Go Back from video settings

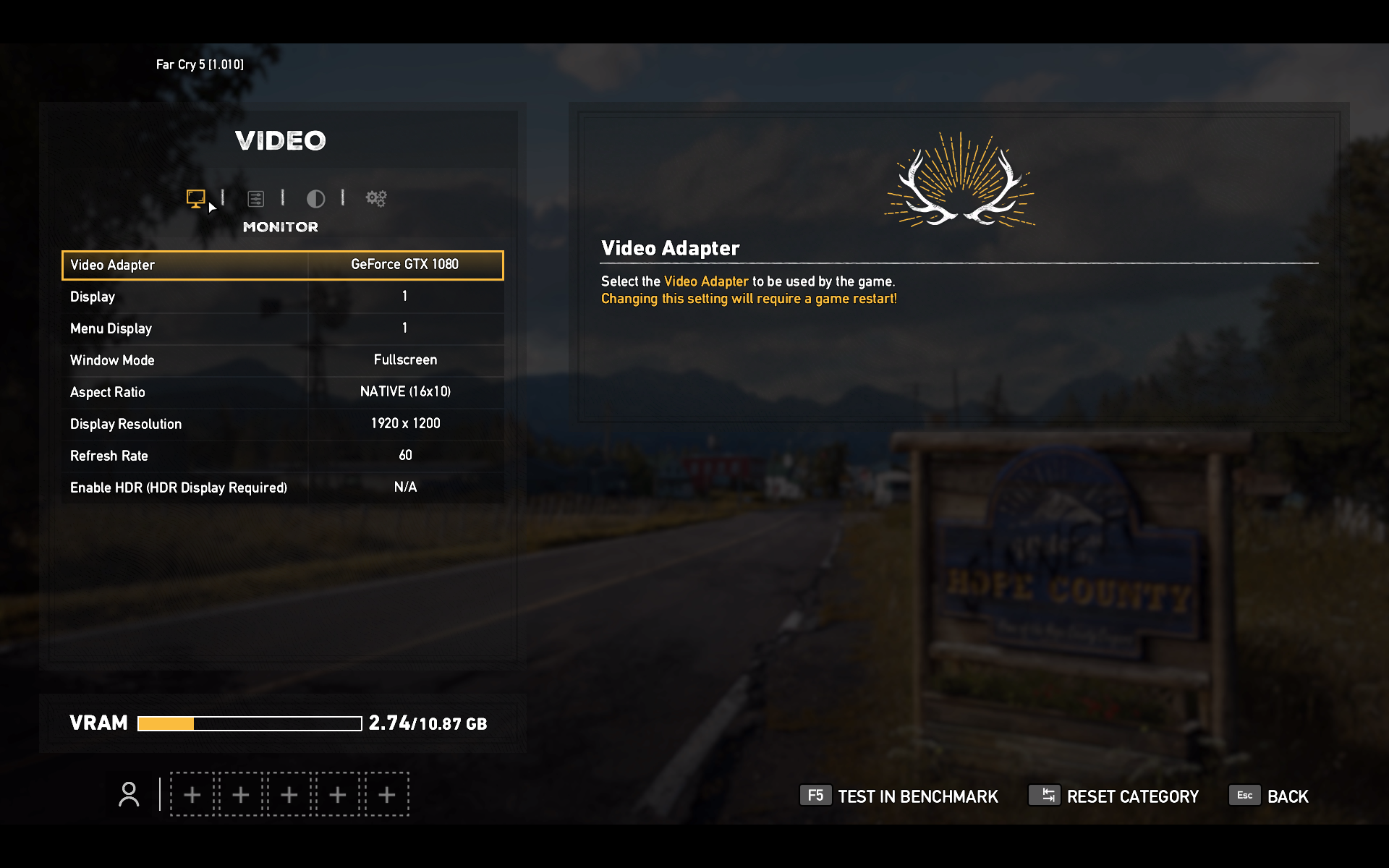click(x=1270, y=796)
